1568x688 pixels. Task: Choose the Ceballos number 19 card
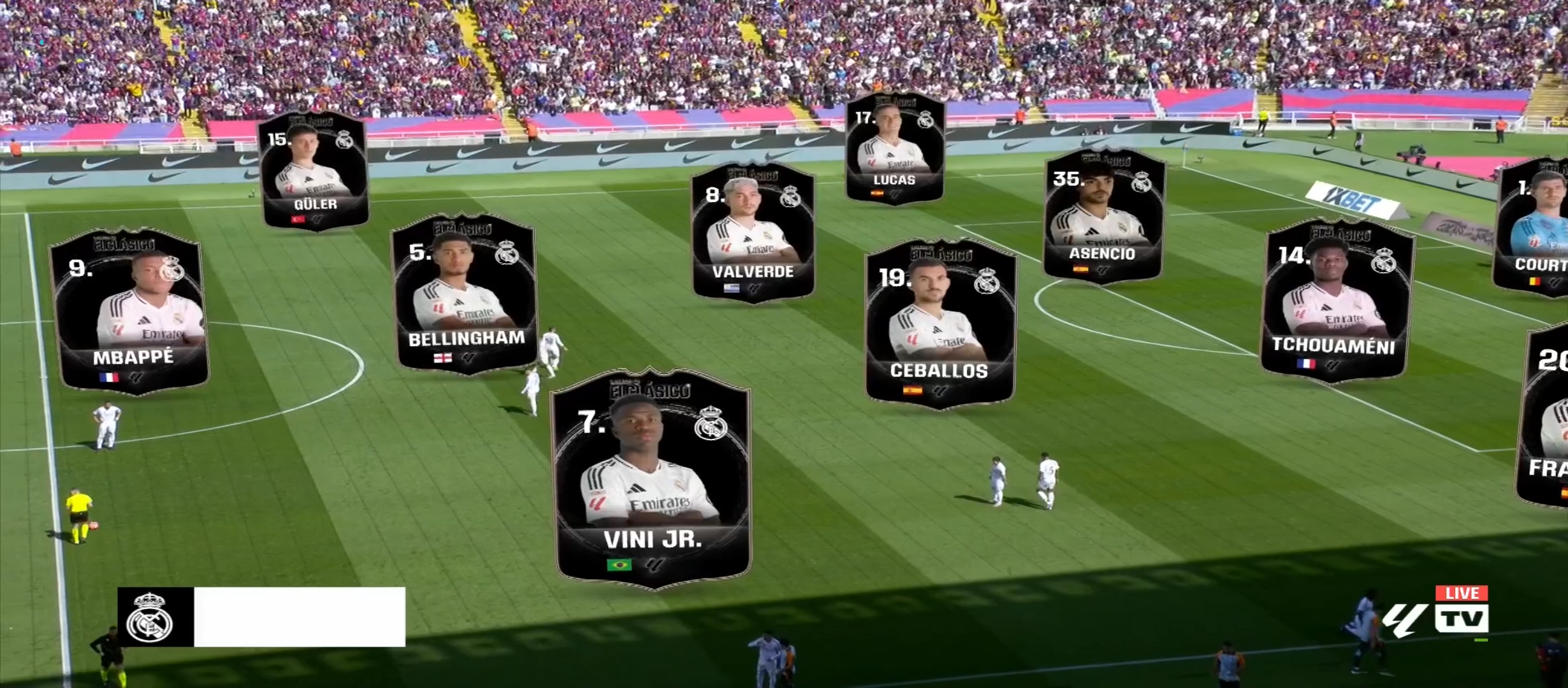(x=940, y=322)
